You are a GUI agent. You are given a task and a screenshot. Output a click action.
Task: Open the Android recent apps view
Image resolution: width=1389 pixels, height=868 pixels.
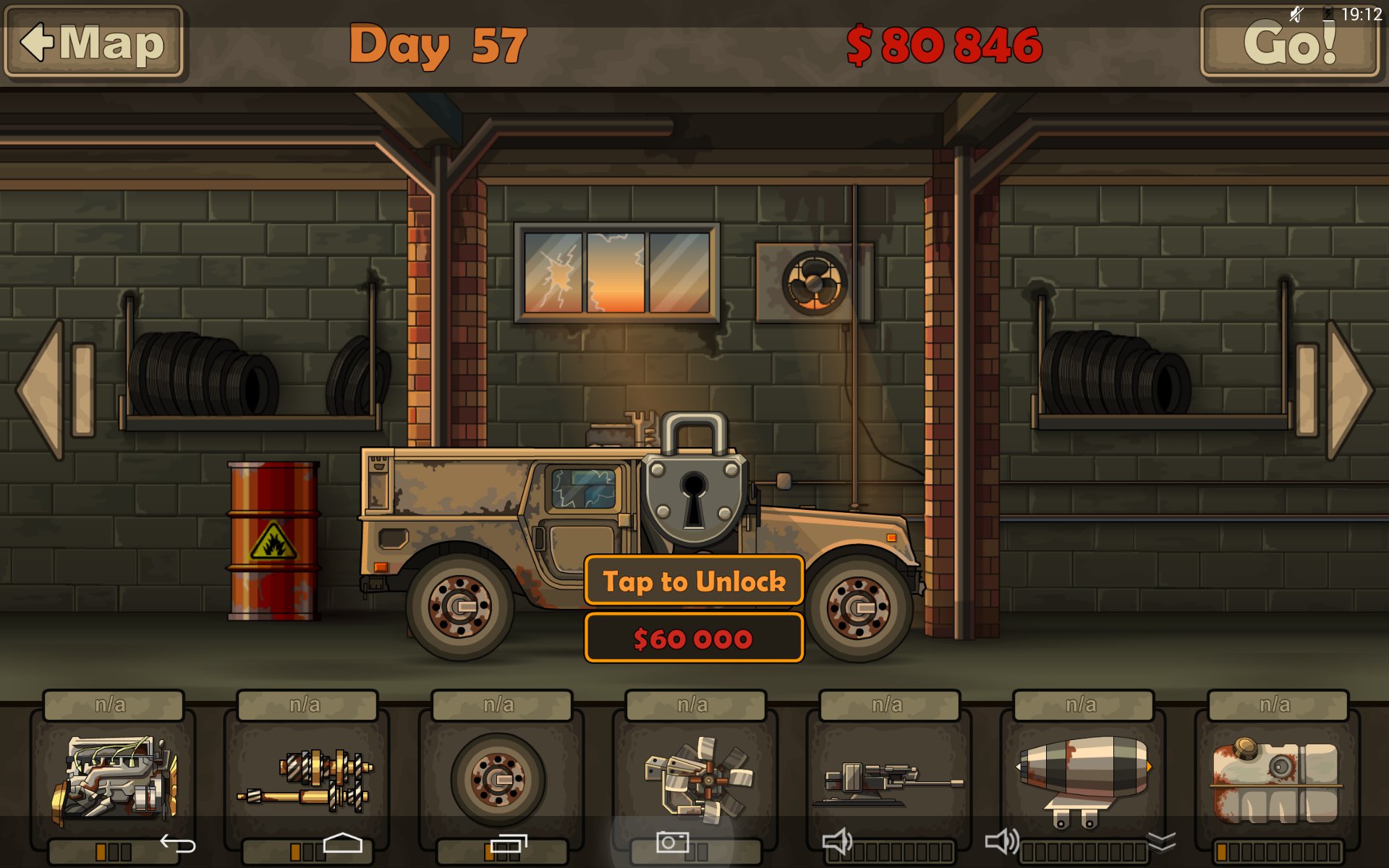(x=509, y=843)
